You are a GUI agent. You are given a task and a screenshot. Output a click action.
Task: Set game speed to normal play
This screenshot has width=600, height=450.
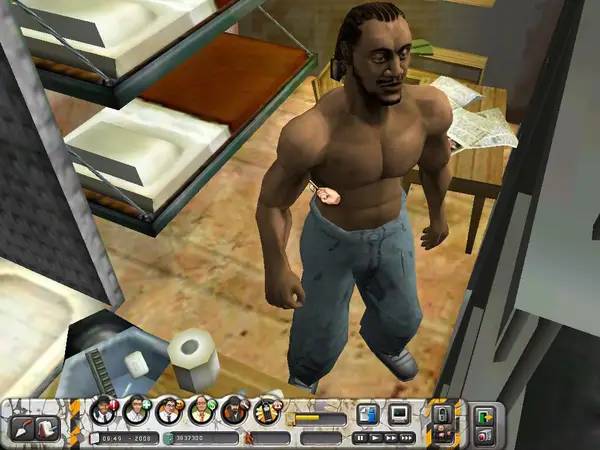[x=375, y=437]
